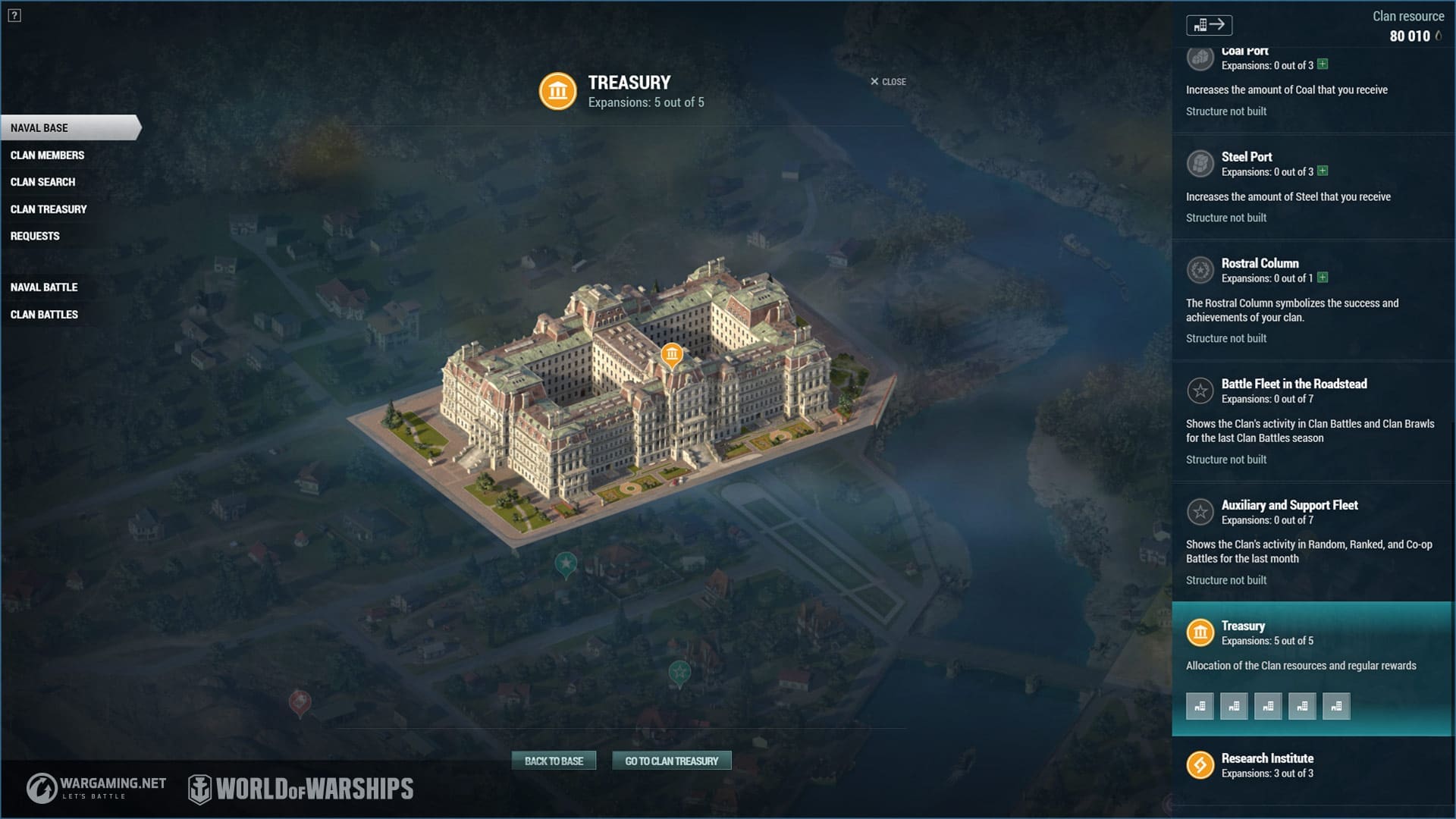This screenshot has height=819, width=1456.
Task: Switch to Clan Battles
Action: (x=44, y=315)
